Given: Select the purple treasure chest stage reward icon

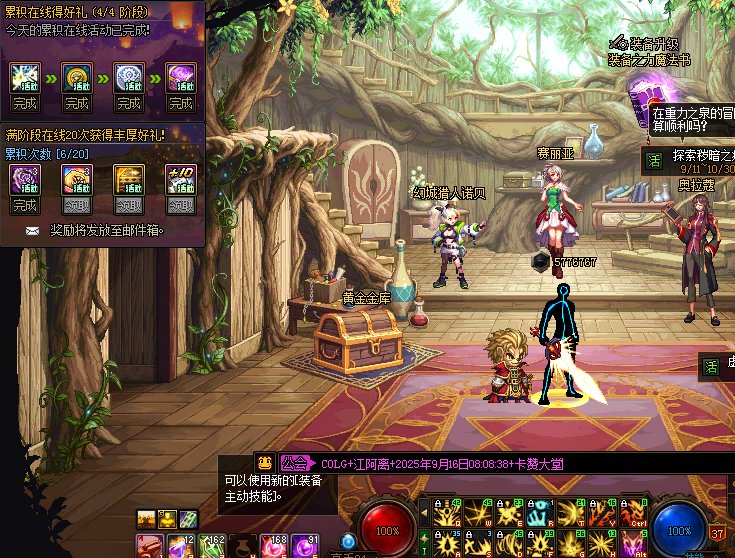Looking at the screenshot, I should (180, 77).
